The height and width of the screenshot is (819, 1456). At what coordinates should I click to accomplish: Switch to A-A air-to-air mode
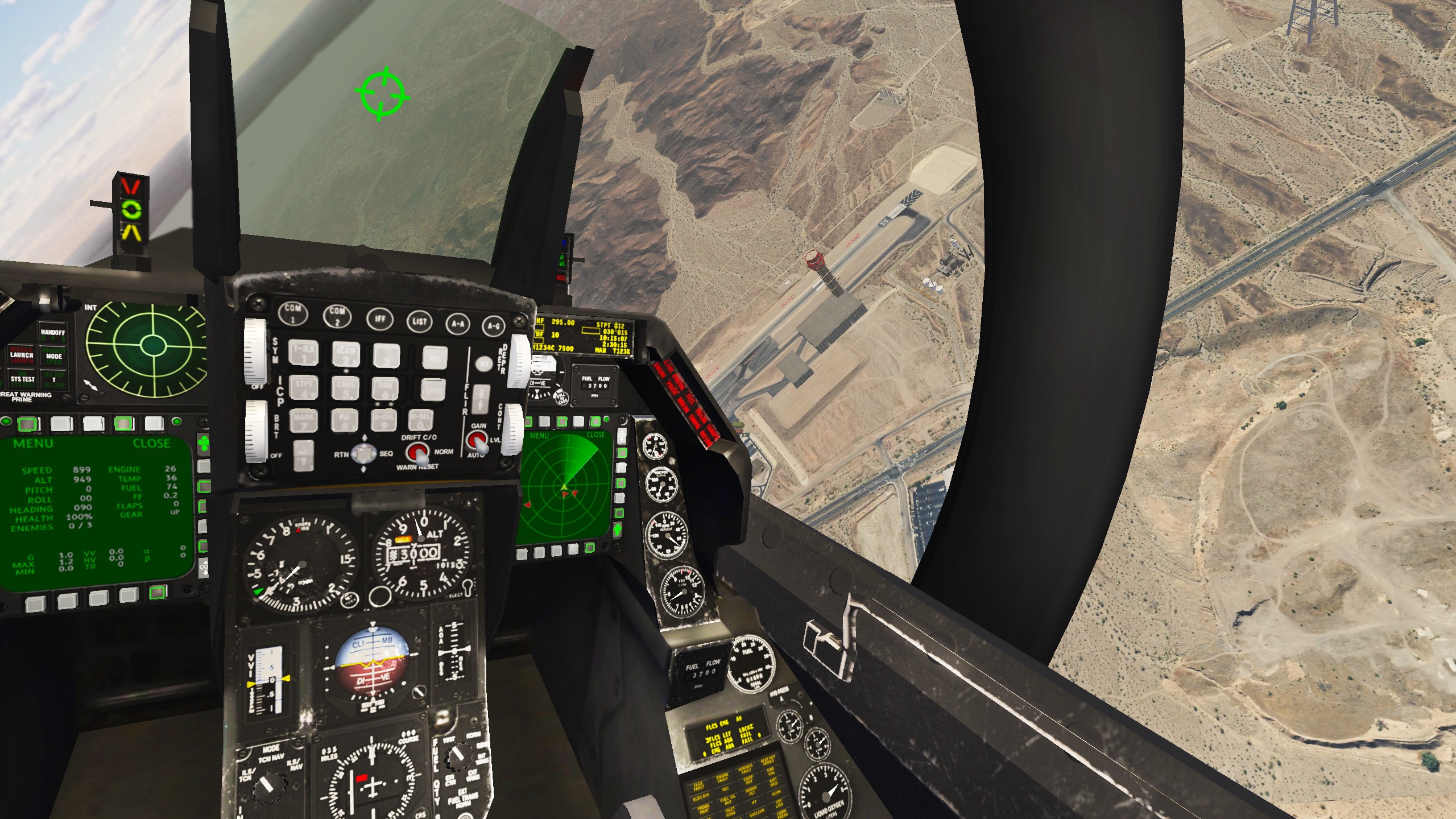click(458, 324)
